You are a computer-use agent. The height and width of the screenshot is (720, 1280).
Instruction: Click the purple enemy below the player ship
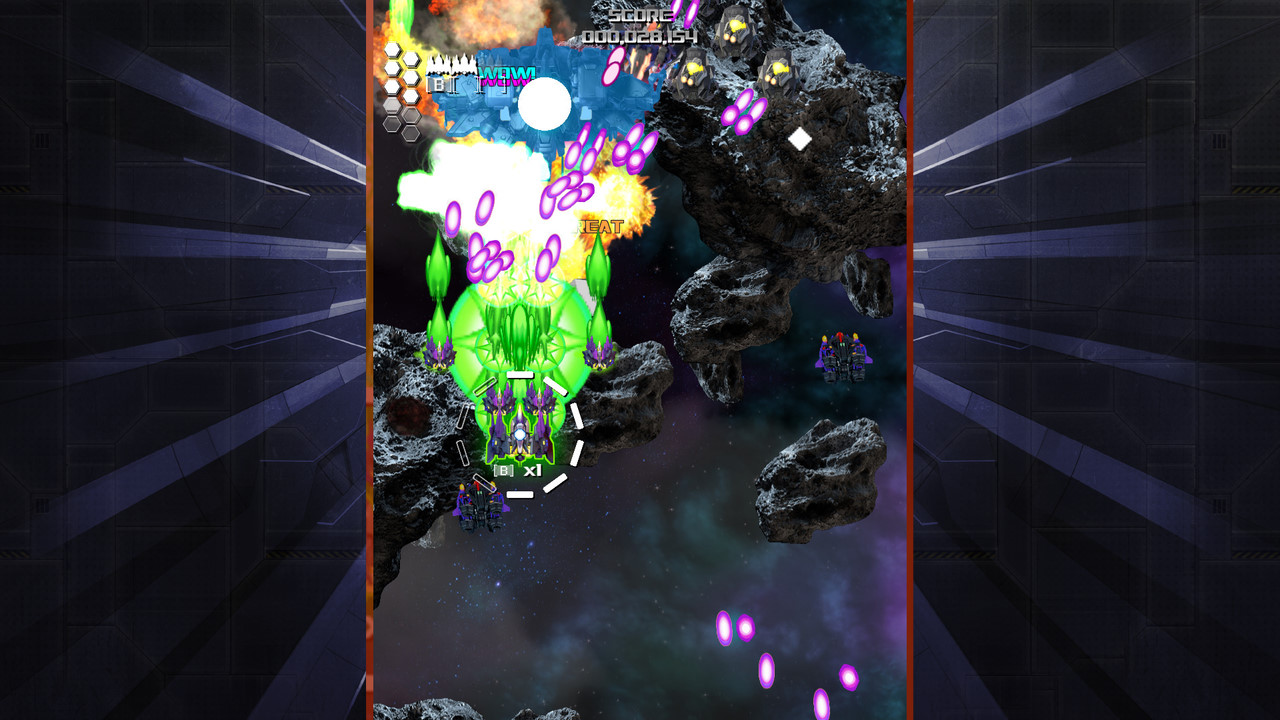coord(480,505)
